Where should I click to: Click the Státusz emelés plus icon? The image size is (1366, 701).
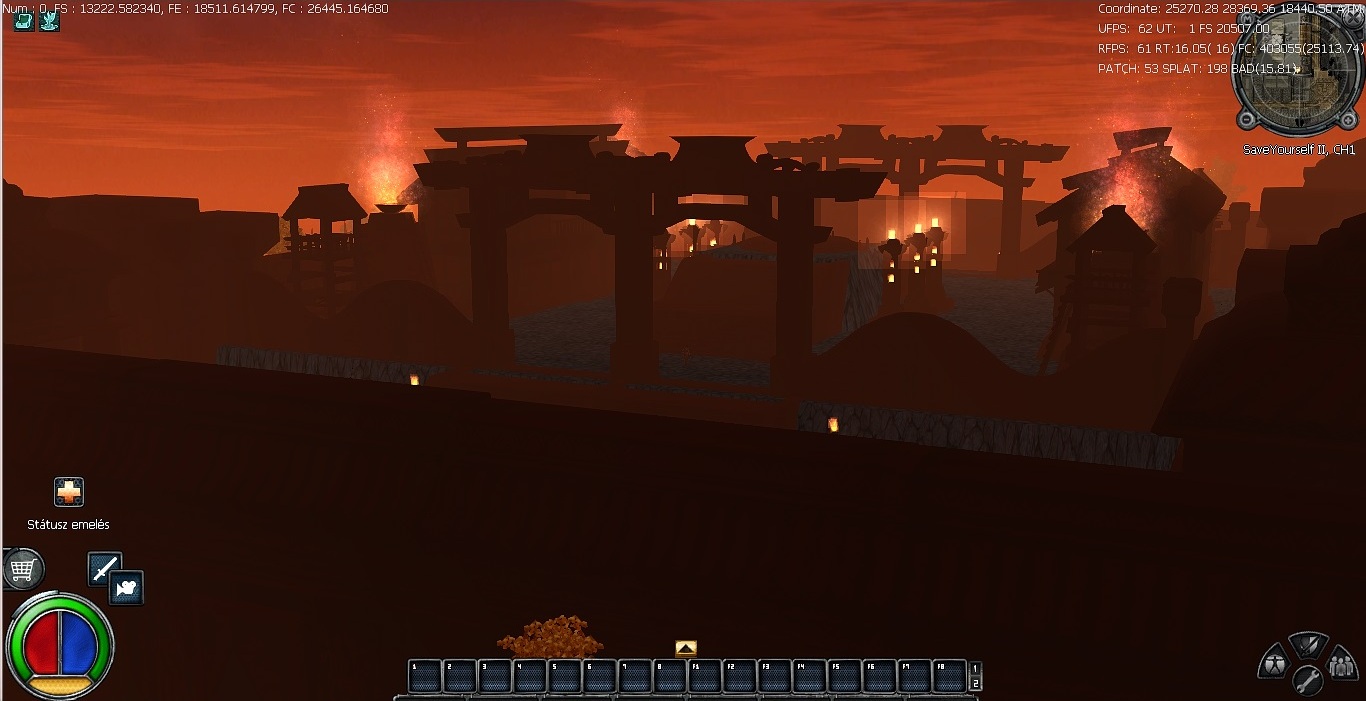click(x=69, y=492)
